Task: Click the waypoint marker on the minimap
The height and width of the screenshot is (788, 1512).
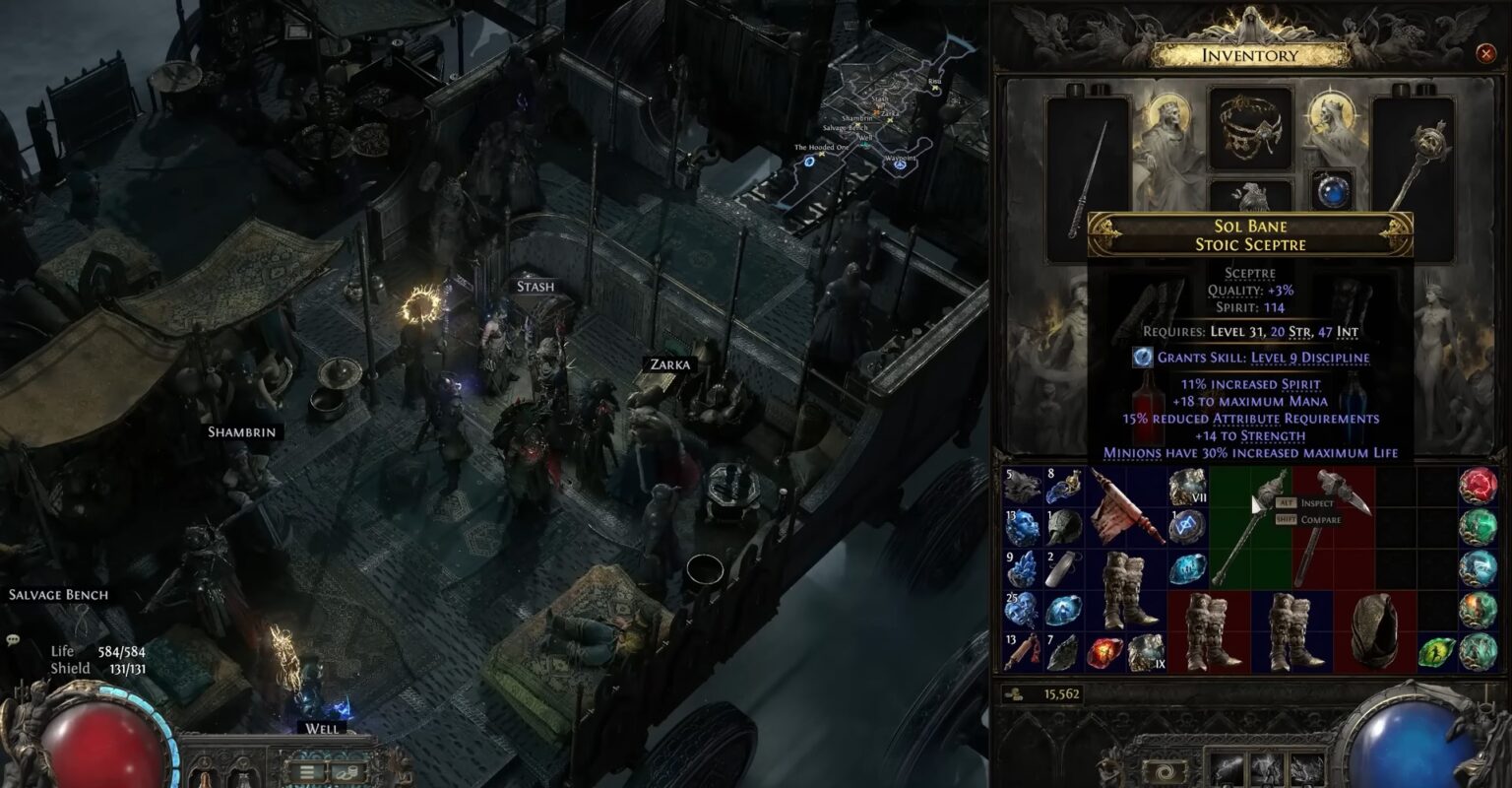Action: tap(898, 167)
